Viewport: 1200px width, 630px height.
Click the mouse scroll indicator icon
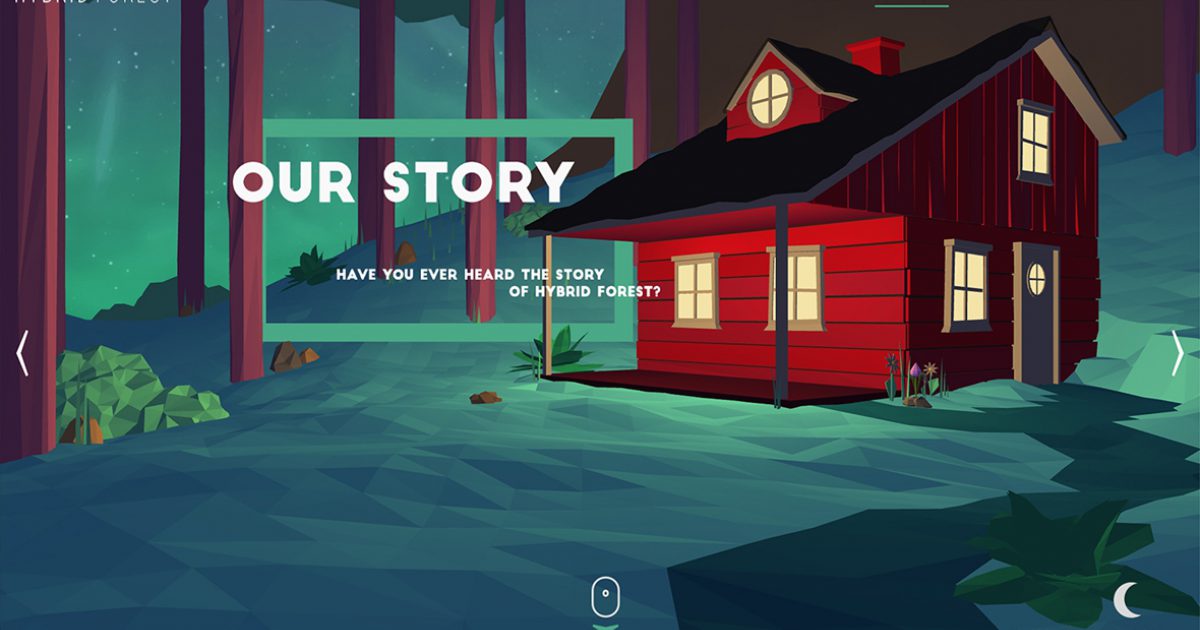click(x=605, y=598)
